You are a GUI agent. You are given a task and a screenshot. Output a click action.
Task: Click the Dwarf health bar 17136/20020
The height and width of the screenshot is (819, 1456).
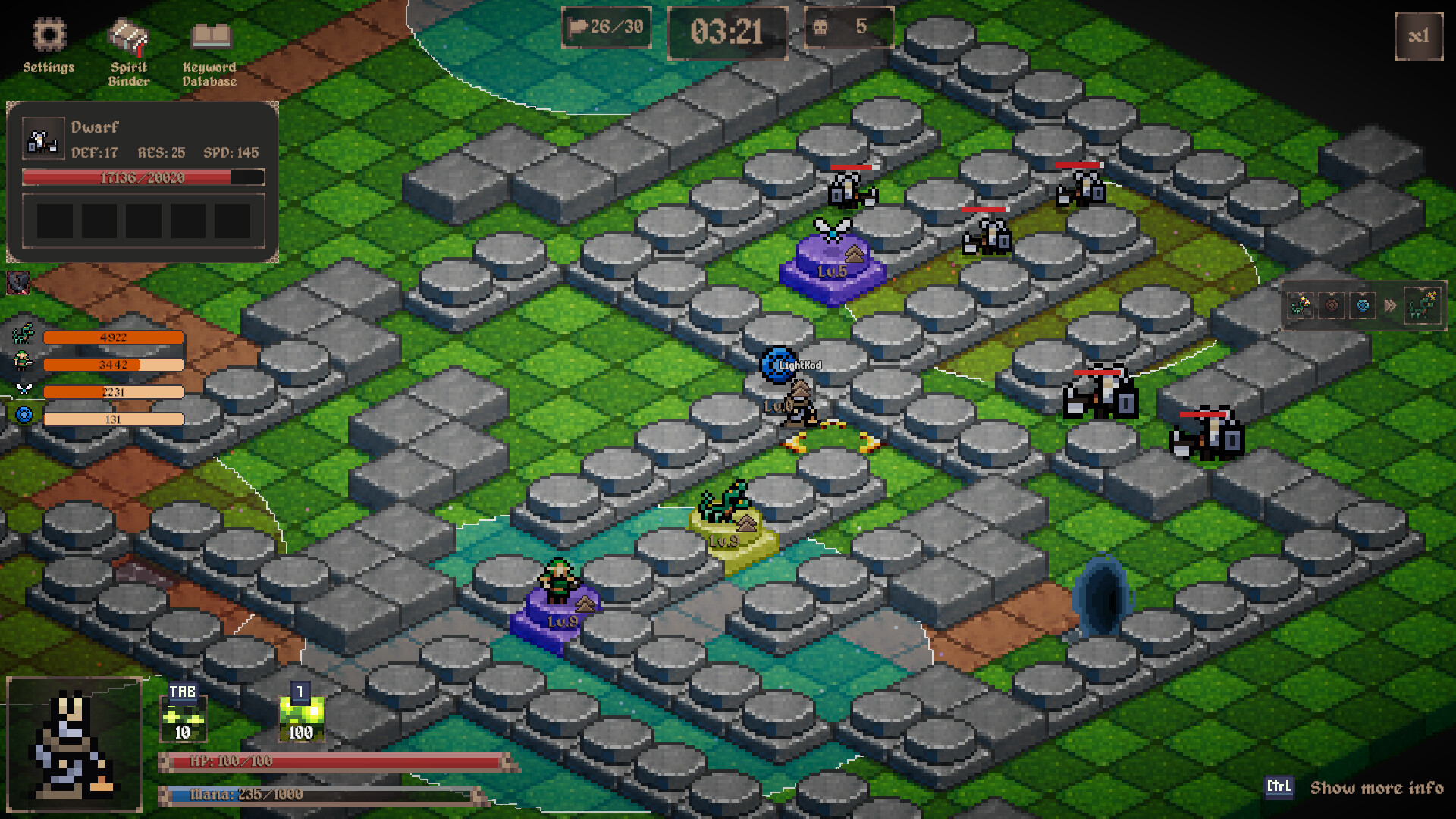(143, 177)
